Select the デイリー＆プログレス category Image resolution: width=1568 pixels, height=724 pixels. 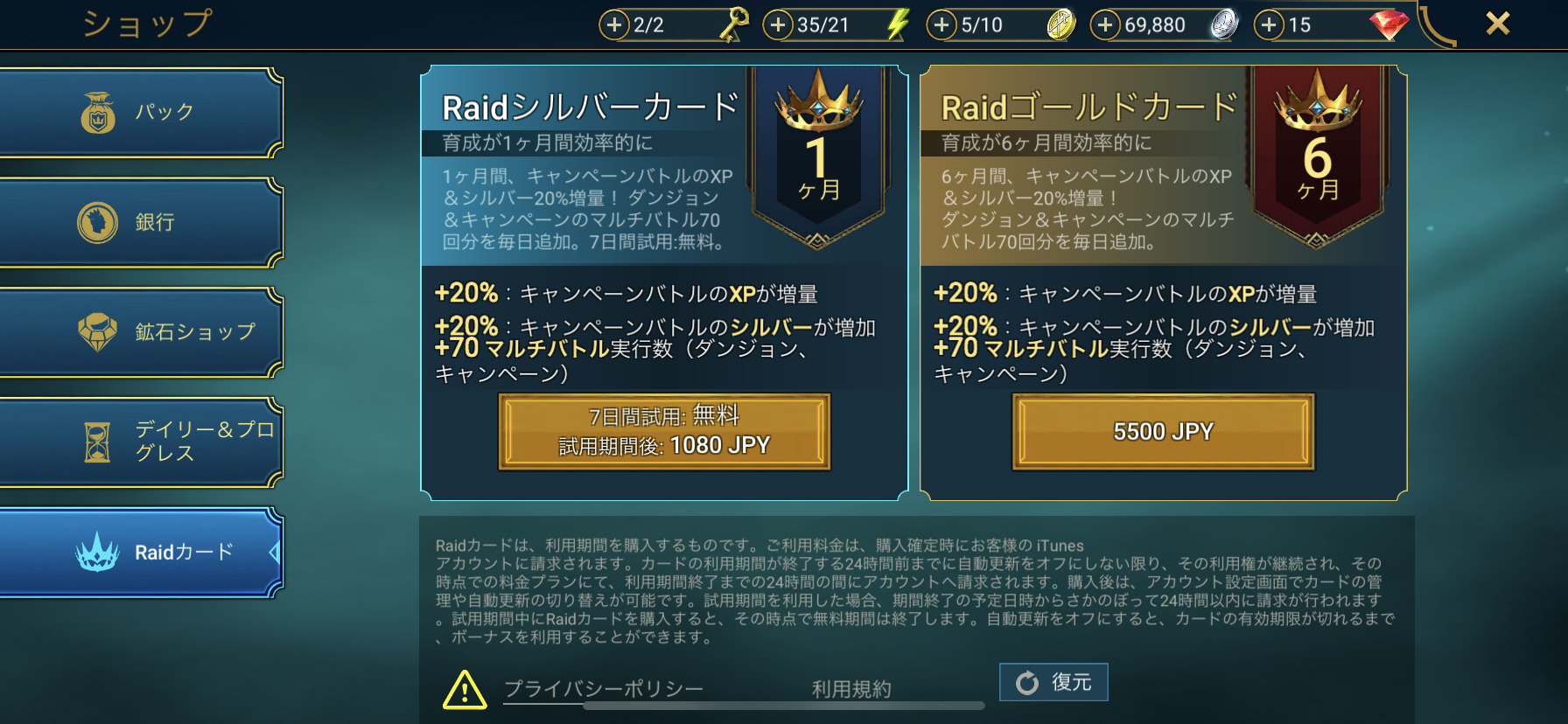coord(140,442)
